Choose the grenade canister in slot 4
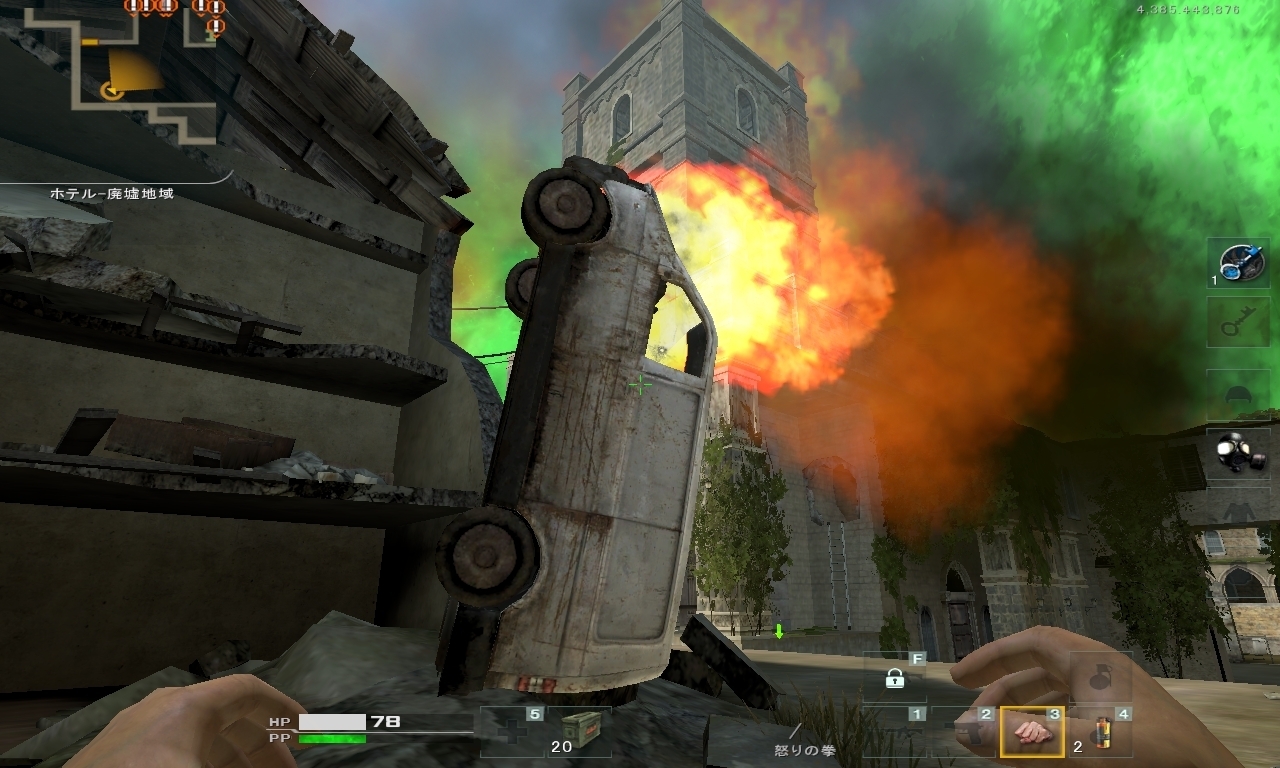1280x768 pixels. pyautogui.click(x=1102, y=732)
